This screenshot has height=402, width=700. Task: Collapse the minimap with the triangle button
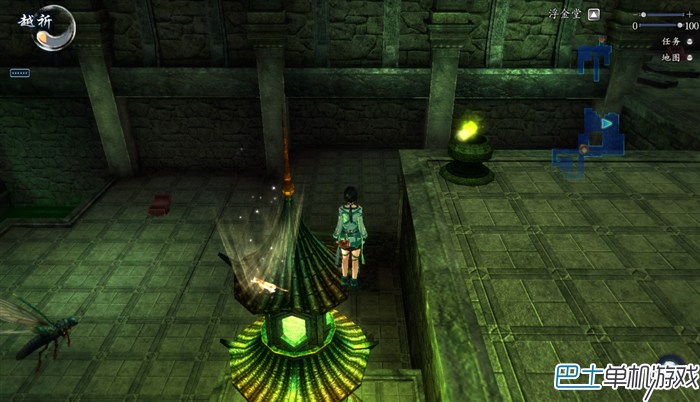point(594,15)
